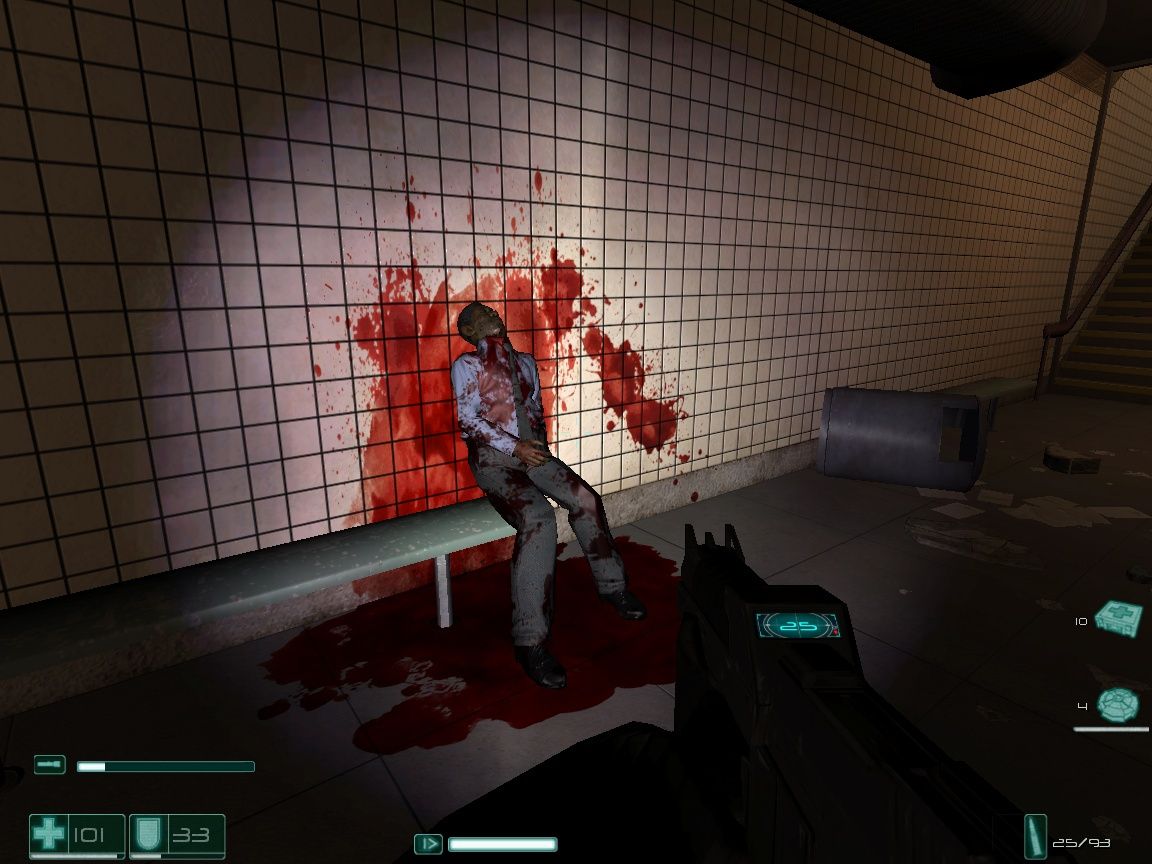Click the bullet ammo icon
The height and width of the screenshot is (864, 1152).
tap(1035, 836)
